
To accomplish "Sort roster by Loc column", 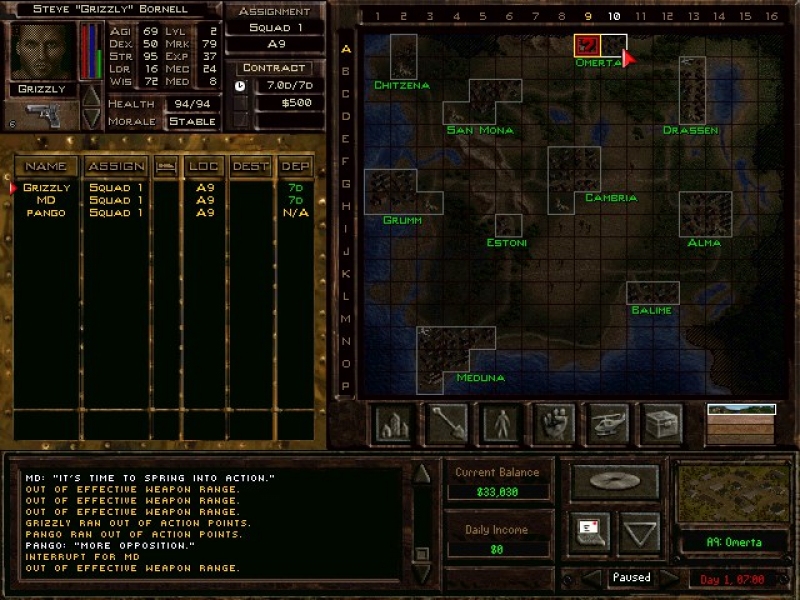I will point(203,165).
